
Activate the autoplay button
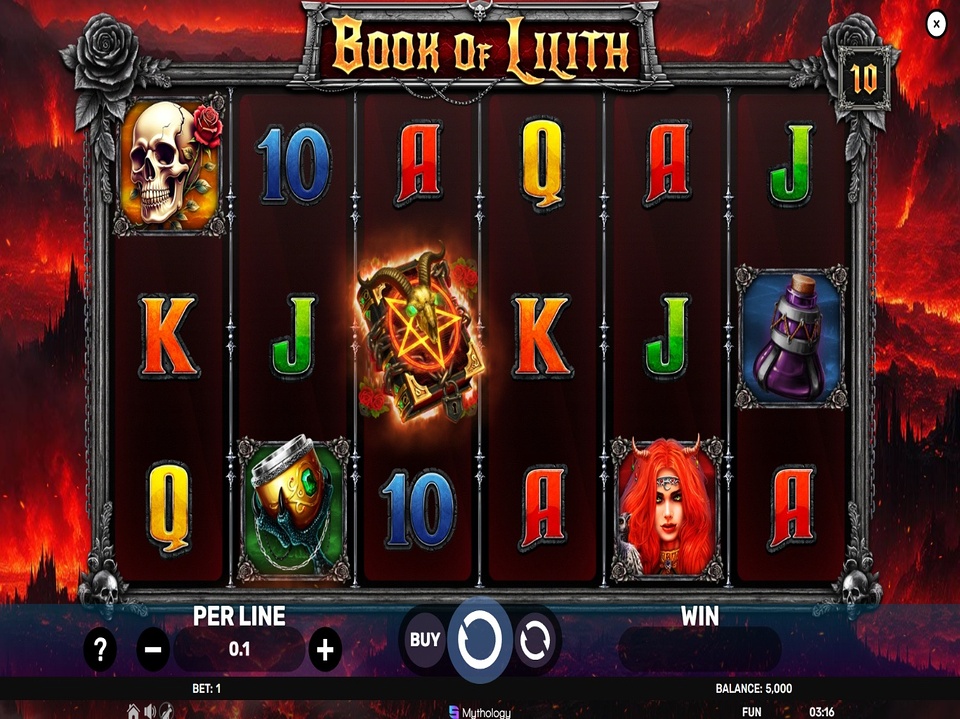click(x=535, y=639)
